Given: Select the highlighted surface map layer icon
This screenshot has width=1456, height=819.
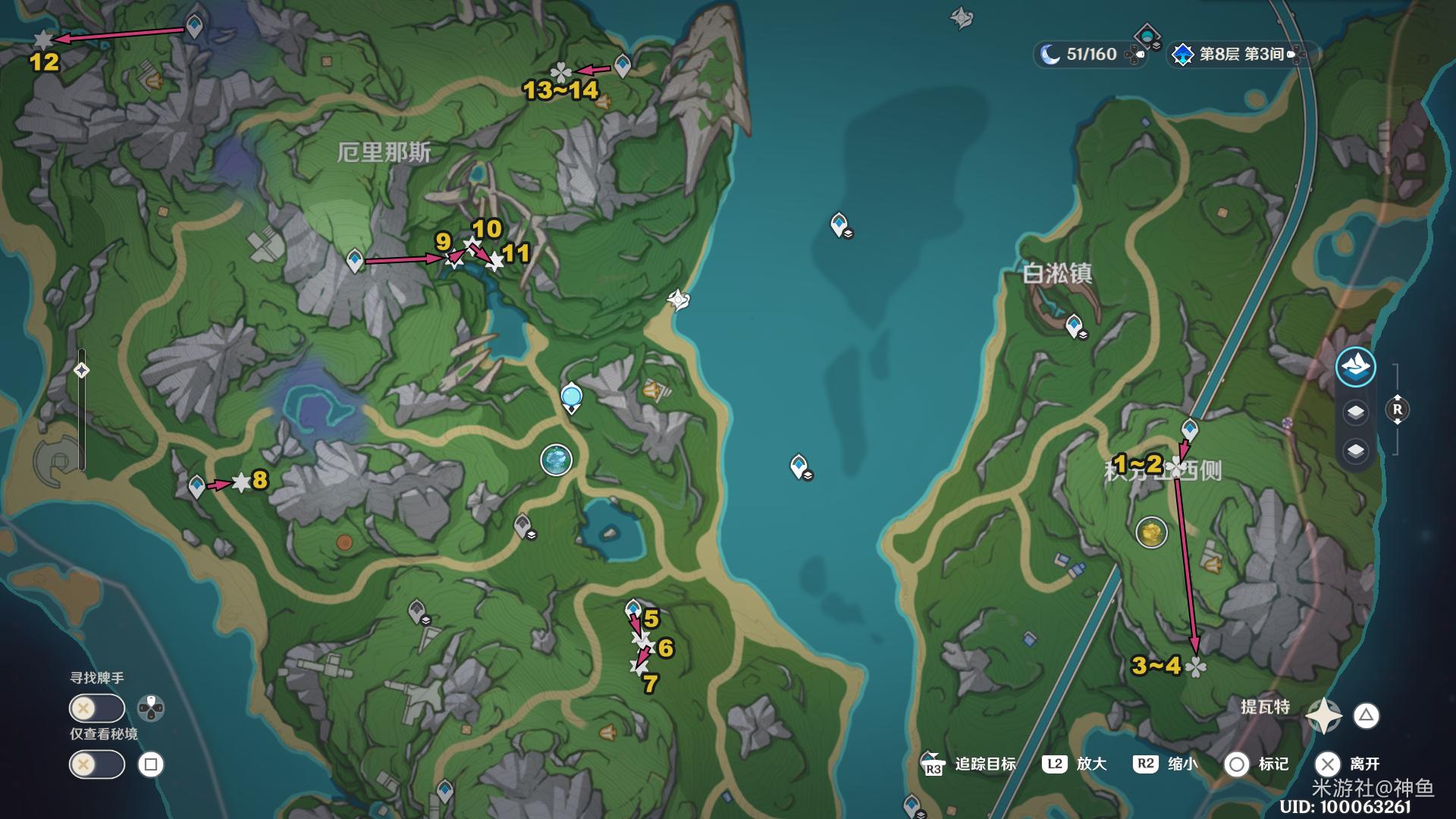Looking at the screenshot, I should coord(1355,367).
